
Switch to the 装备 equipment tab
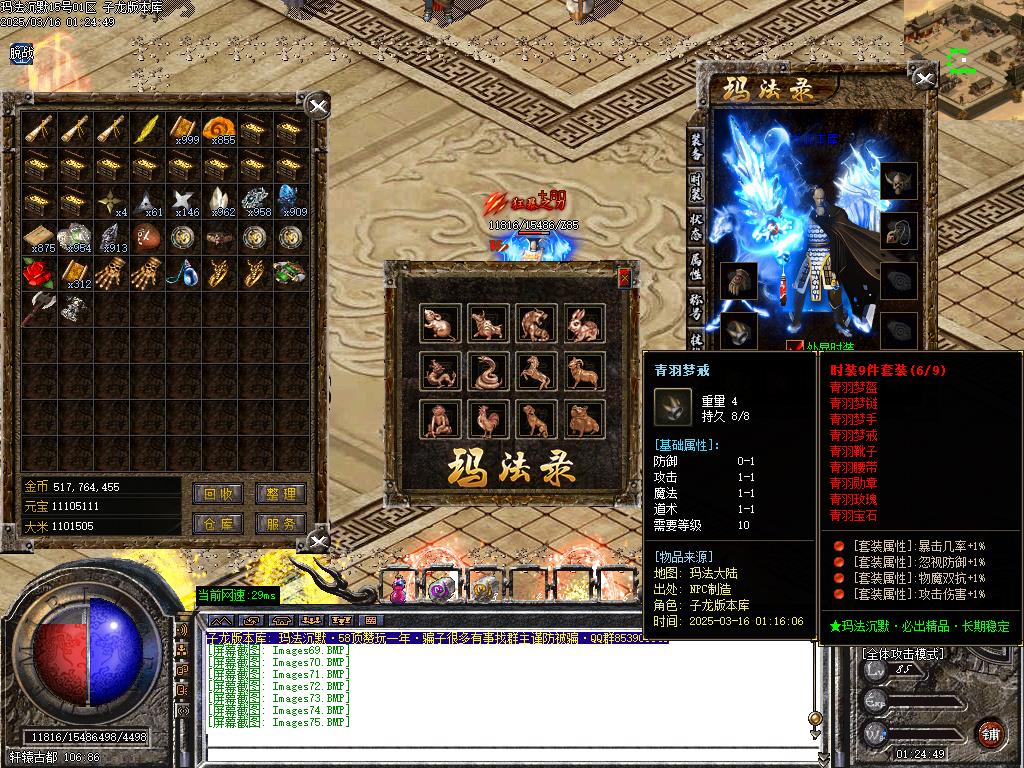696,146
